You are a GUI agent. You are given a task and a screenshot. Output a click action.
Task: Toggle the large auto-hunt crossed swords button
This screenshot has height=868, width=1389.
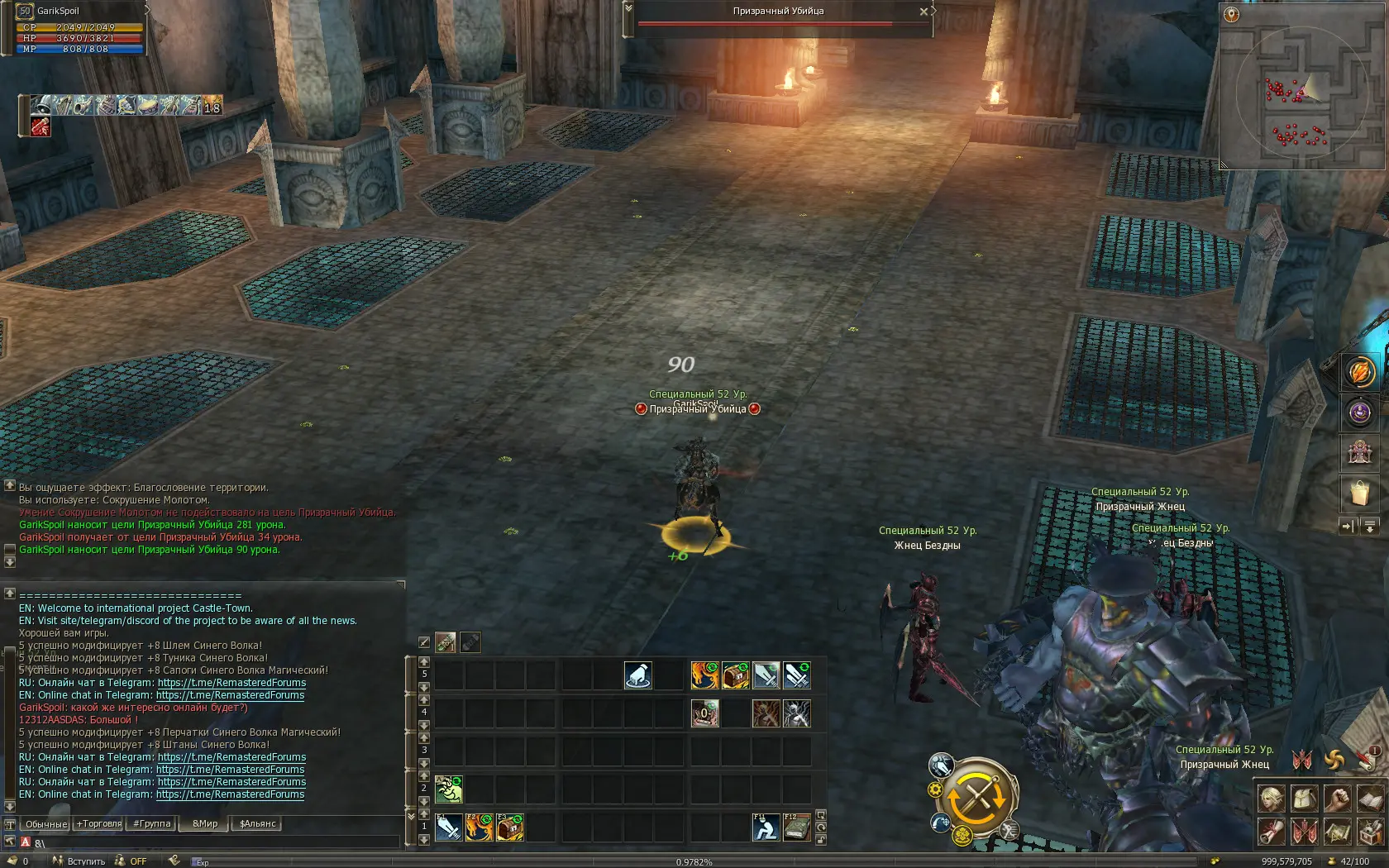tap(977, 798)
